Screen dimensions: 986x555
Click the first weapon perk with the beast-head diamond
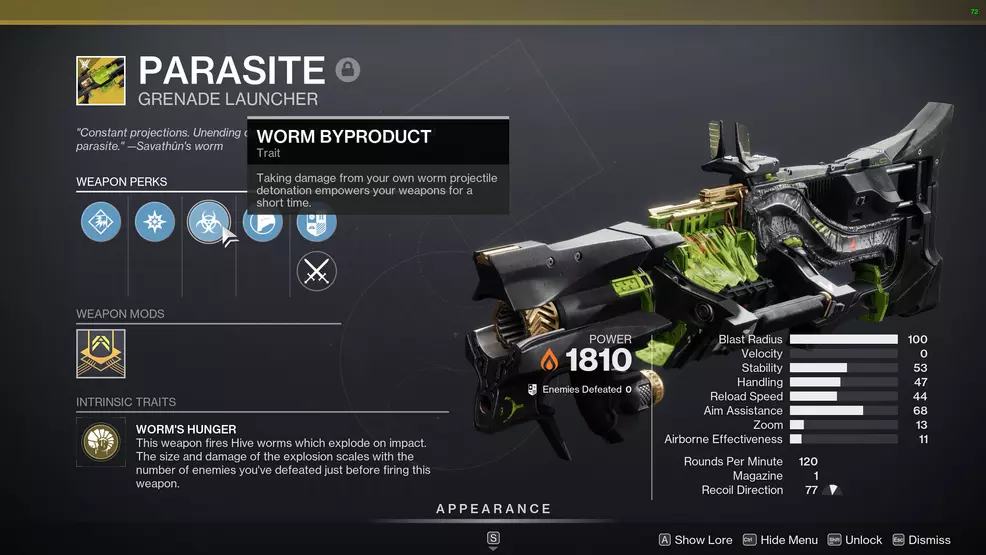[x=101, y=221]
